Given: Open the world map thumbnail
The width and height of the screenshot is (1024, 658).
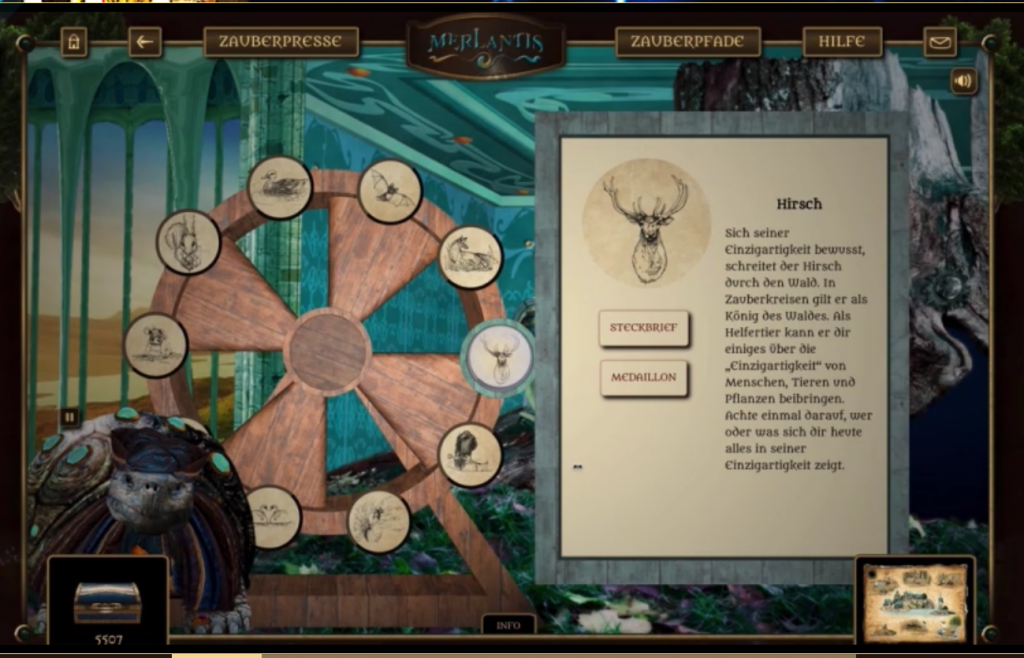Looking at the screenshot, I should click(x=914, y=600).
